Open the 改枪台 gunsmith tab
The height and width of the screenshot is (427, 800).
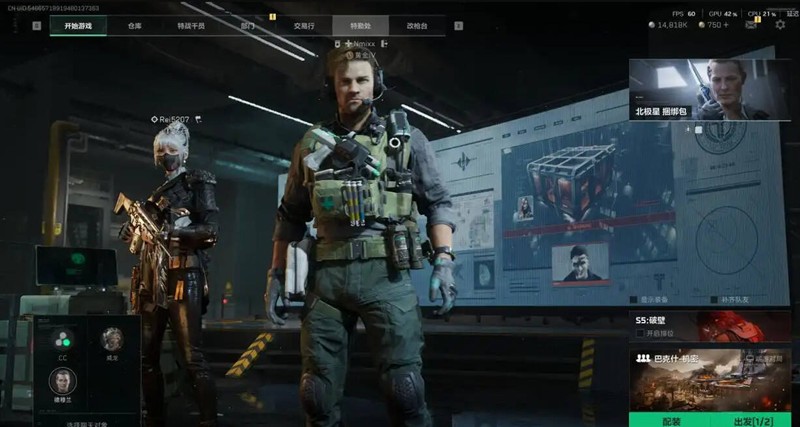coord(418,26)
